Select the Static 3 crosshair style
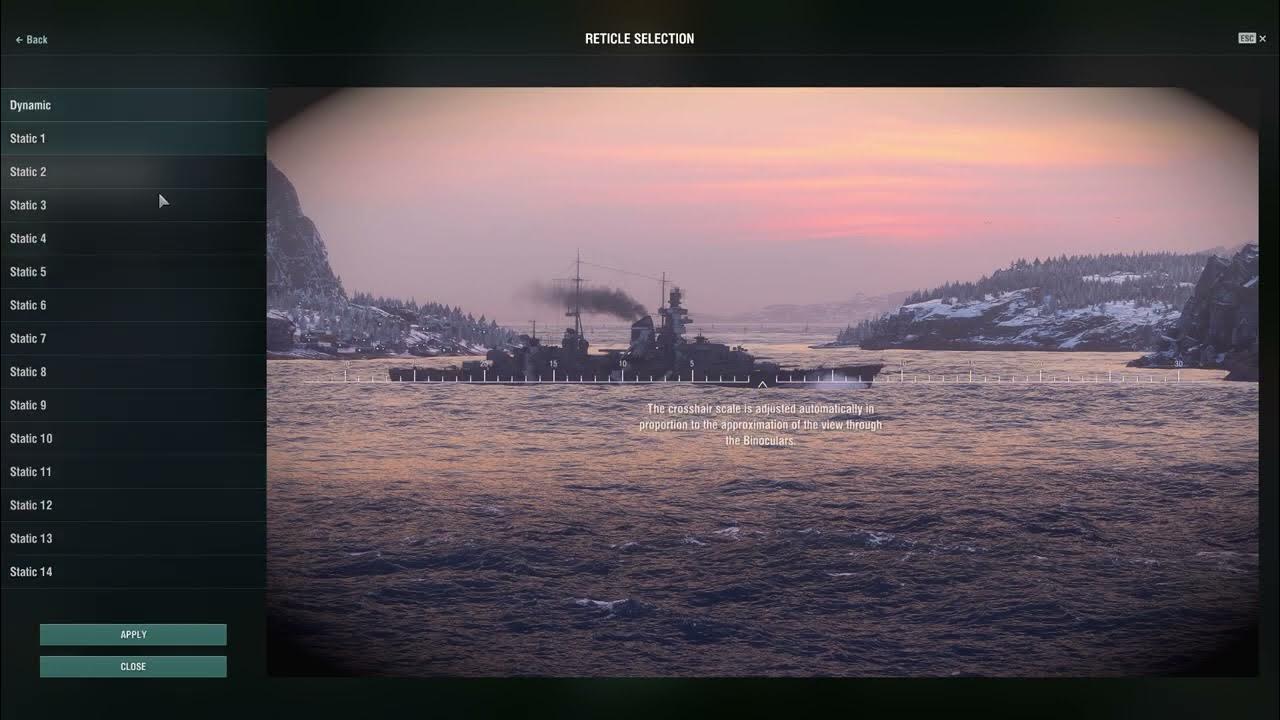This screenshot has width=1280, height=720. point(100,205)
